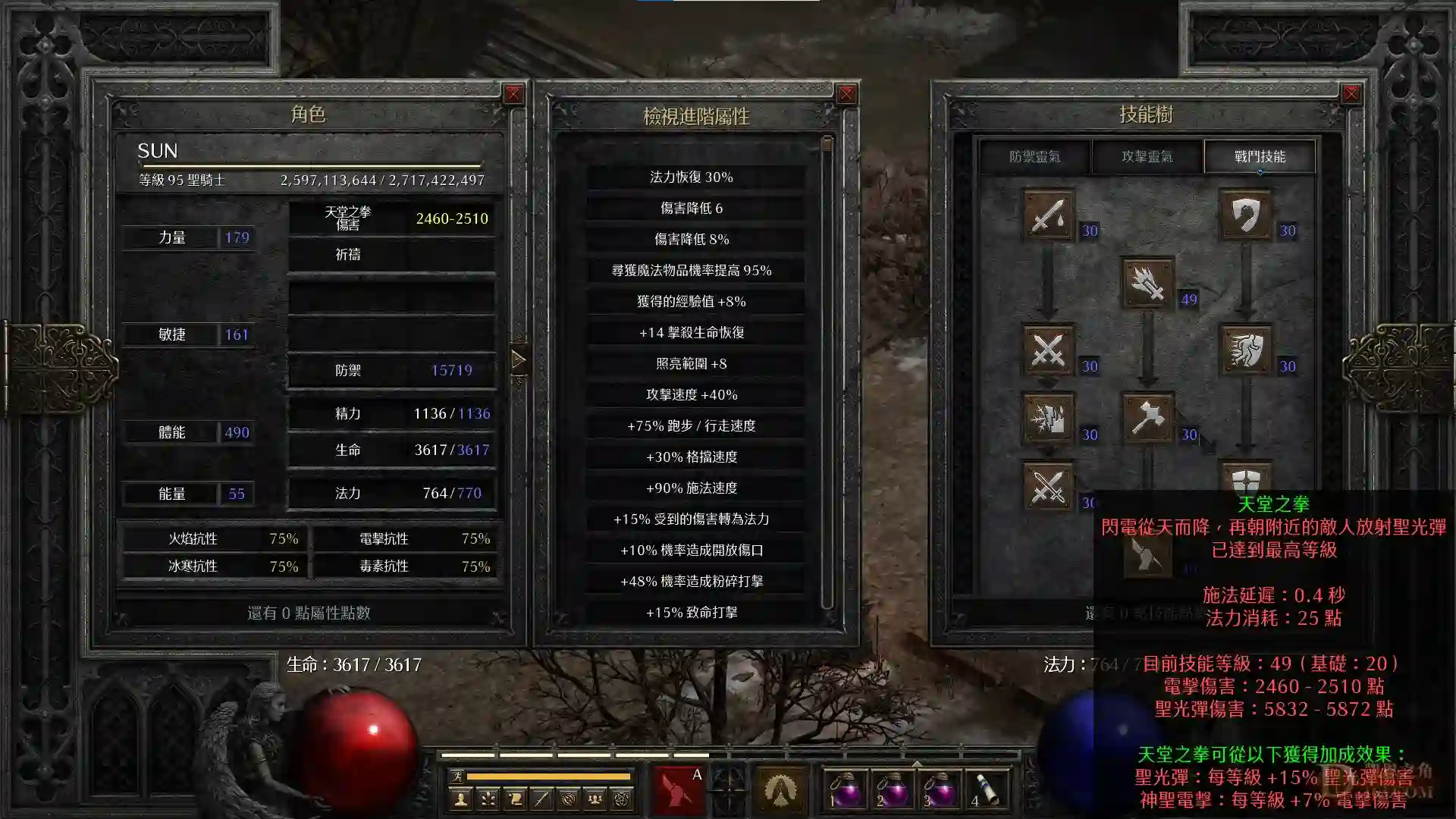1456x819 pixels.
Task: Choose the horse-head shield skill icon
Action: [1245, 215]
